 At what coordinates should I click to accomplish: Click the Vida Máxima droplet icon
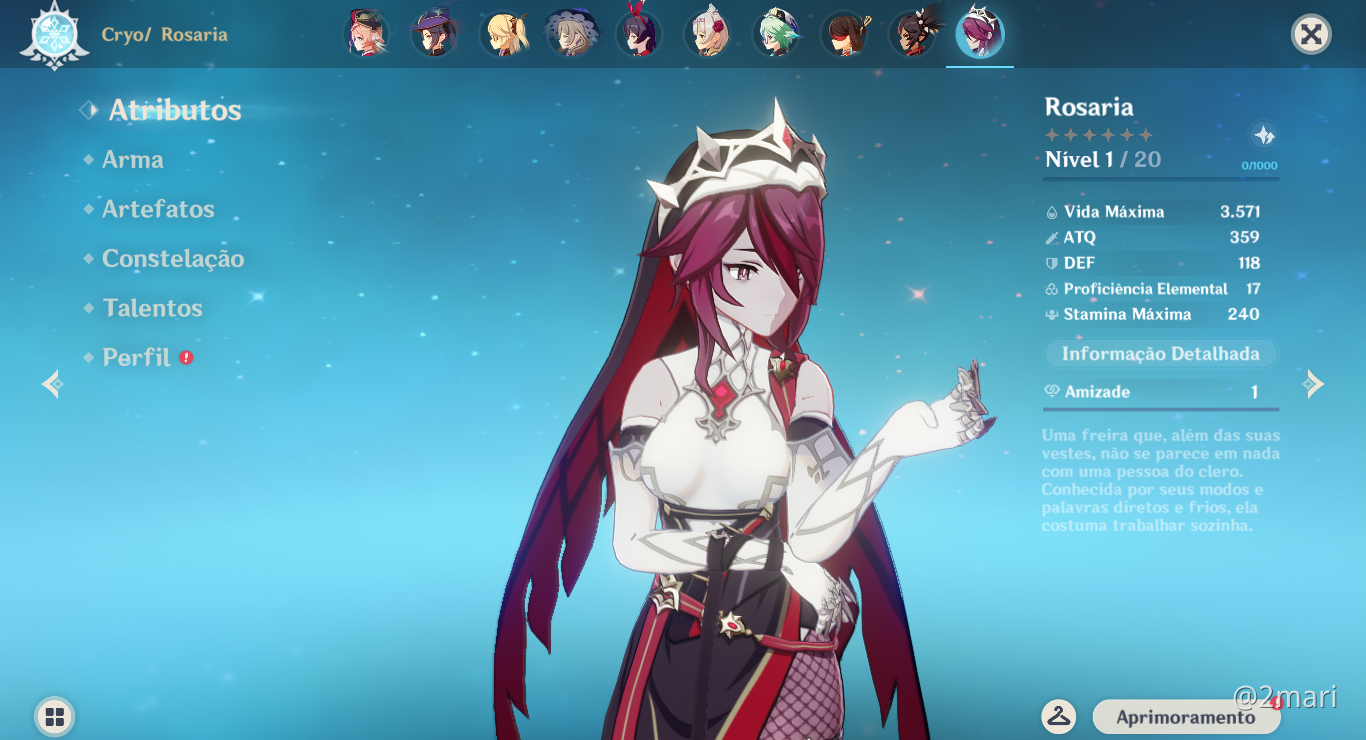pos(1050,212)
